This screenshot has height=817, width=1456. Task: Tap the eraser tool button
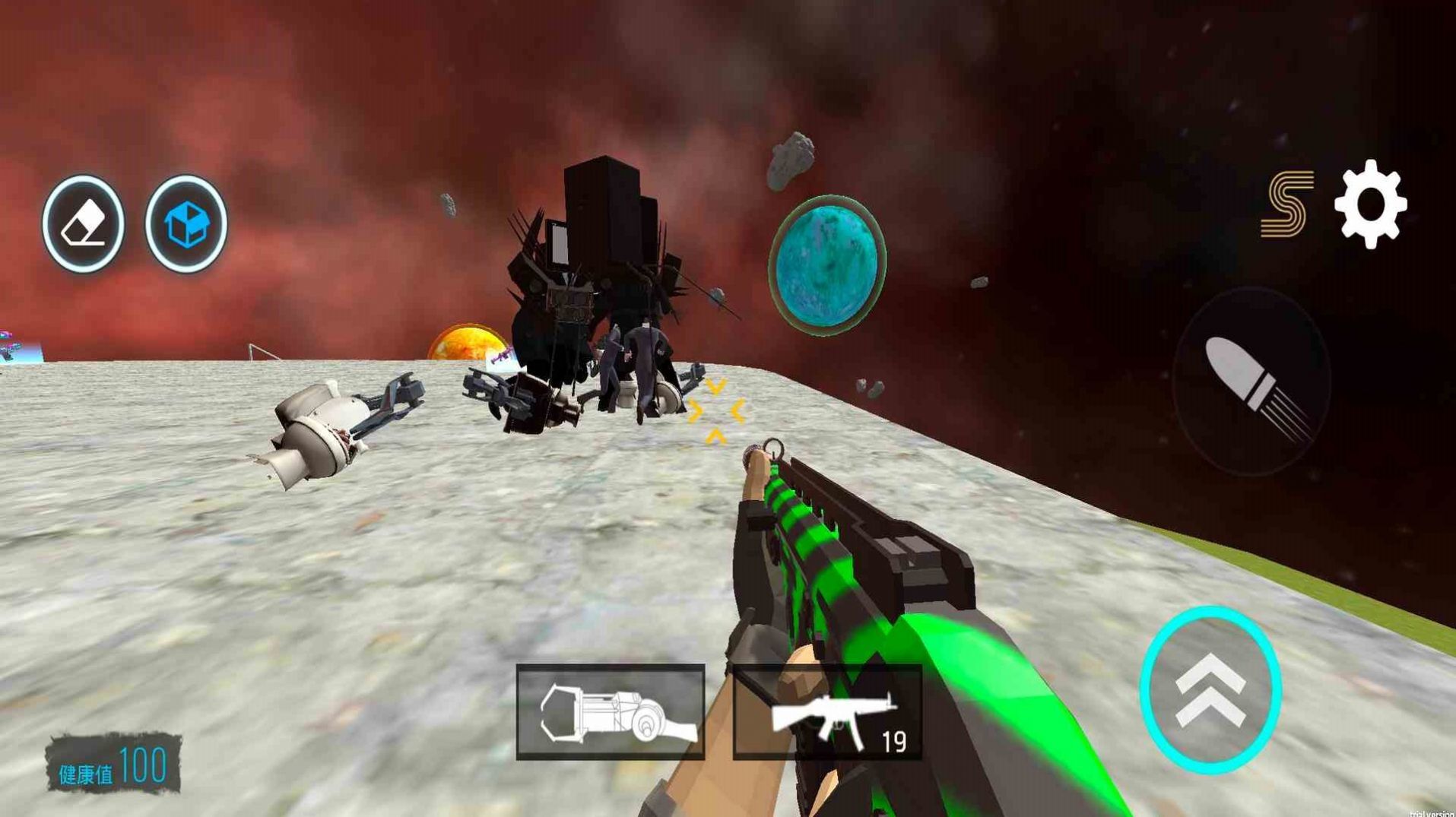point(83,224)
